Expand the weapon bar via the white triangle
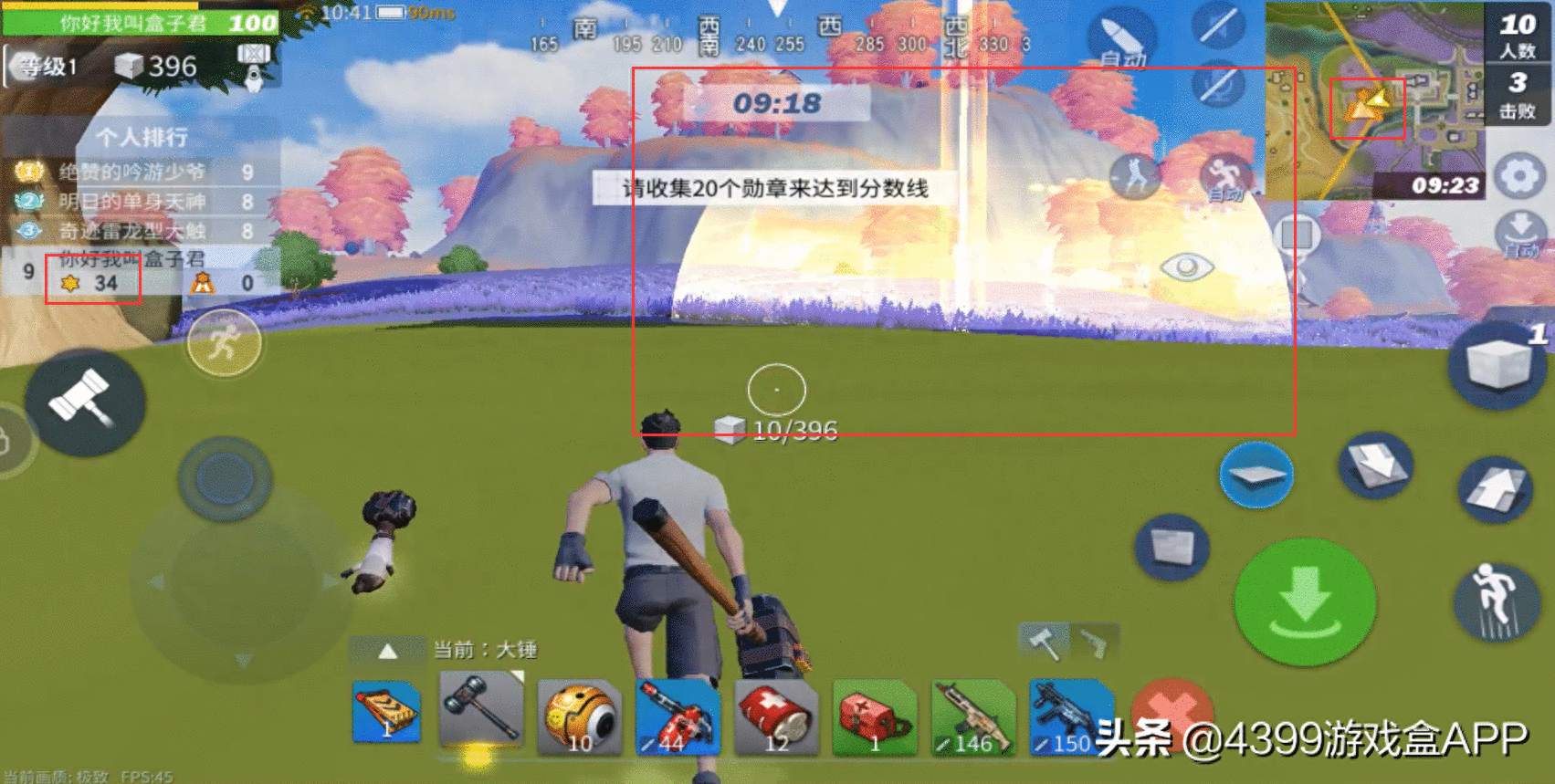This screenshot has width=1555, height=784. (x=387, y=651)
